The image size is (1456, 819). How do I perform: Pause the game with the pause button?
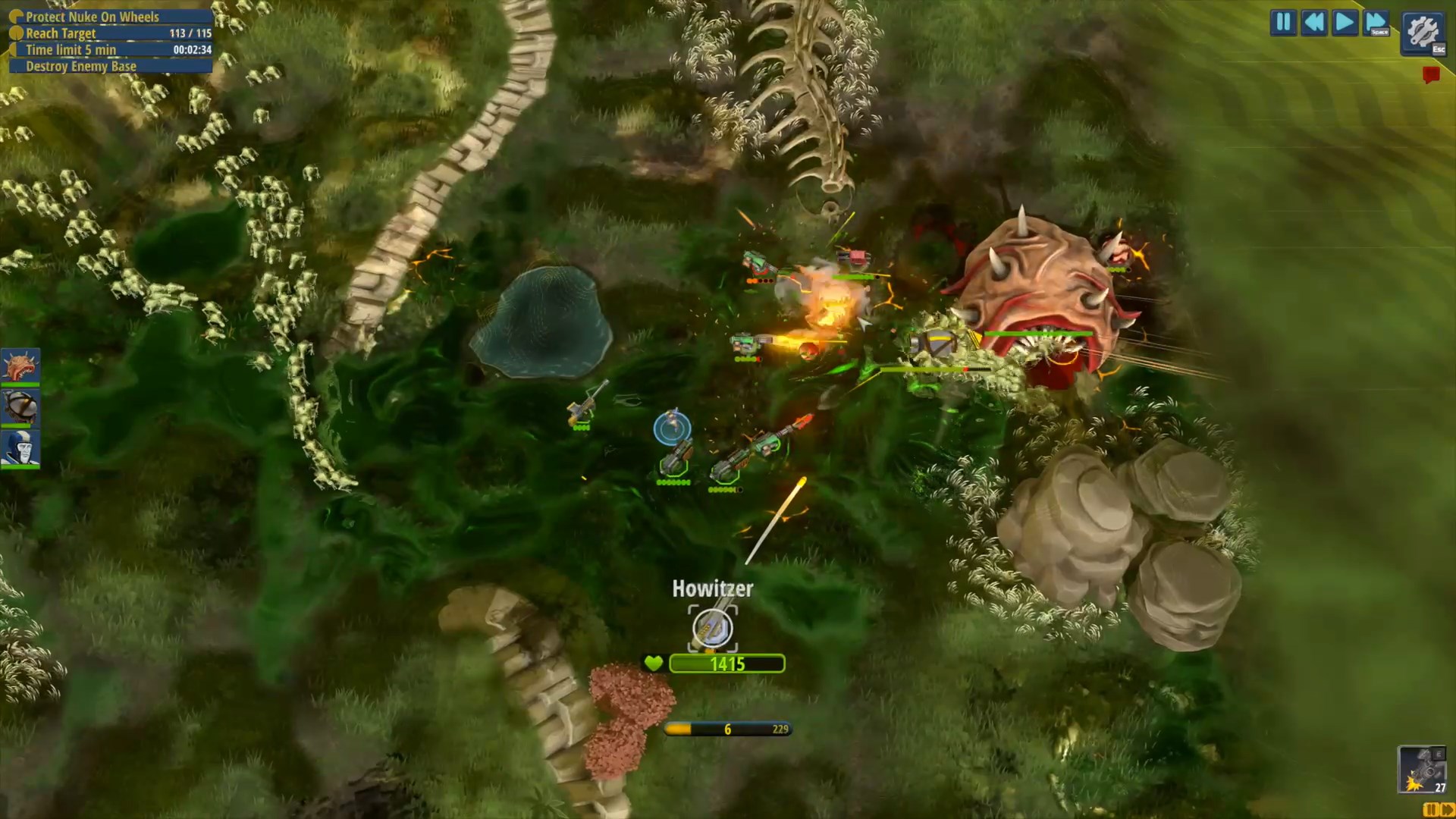click(x=1283, y=22)
